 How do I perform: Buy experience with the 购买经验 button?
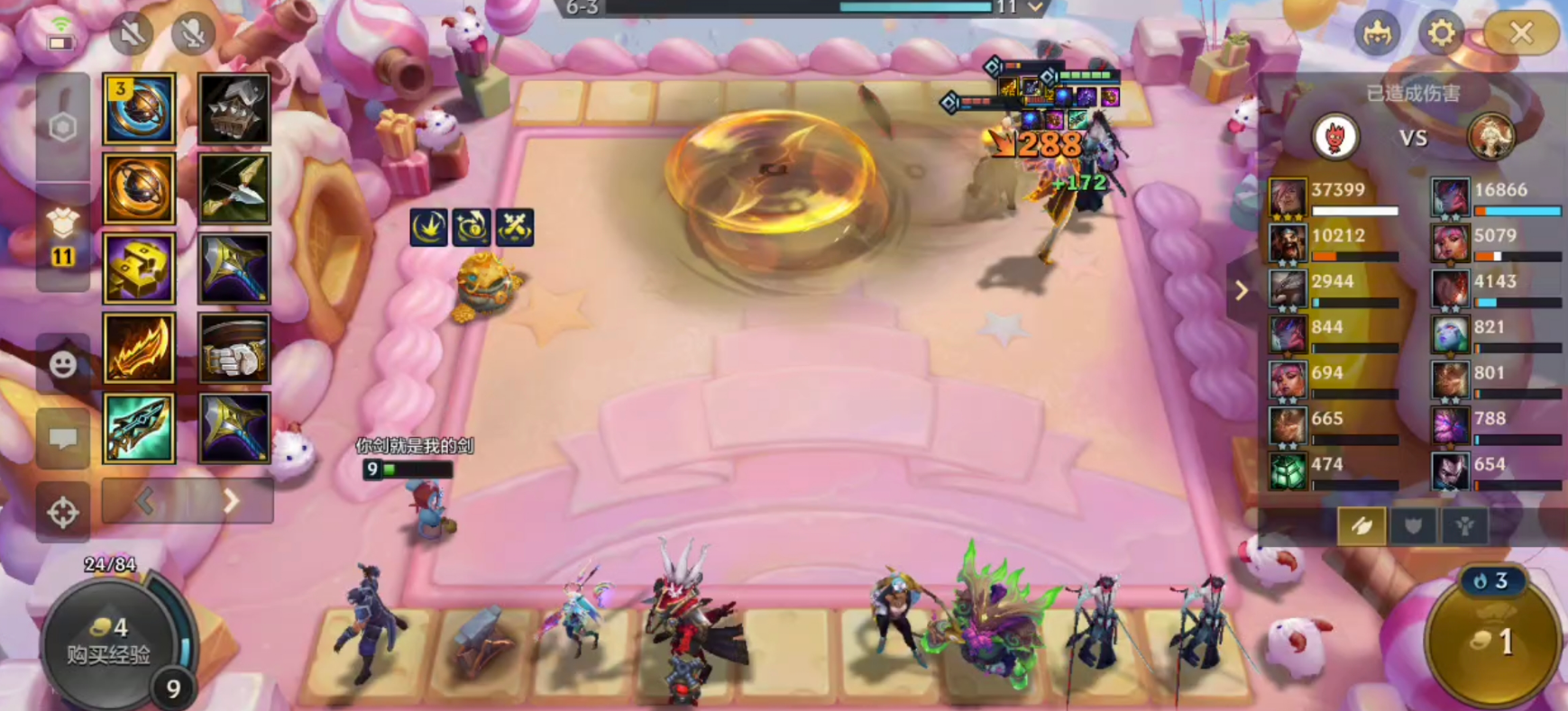coord(108,642)
